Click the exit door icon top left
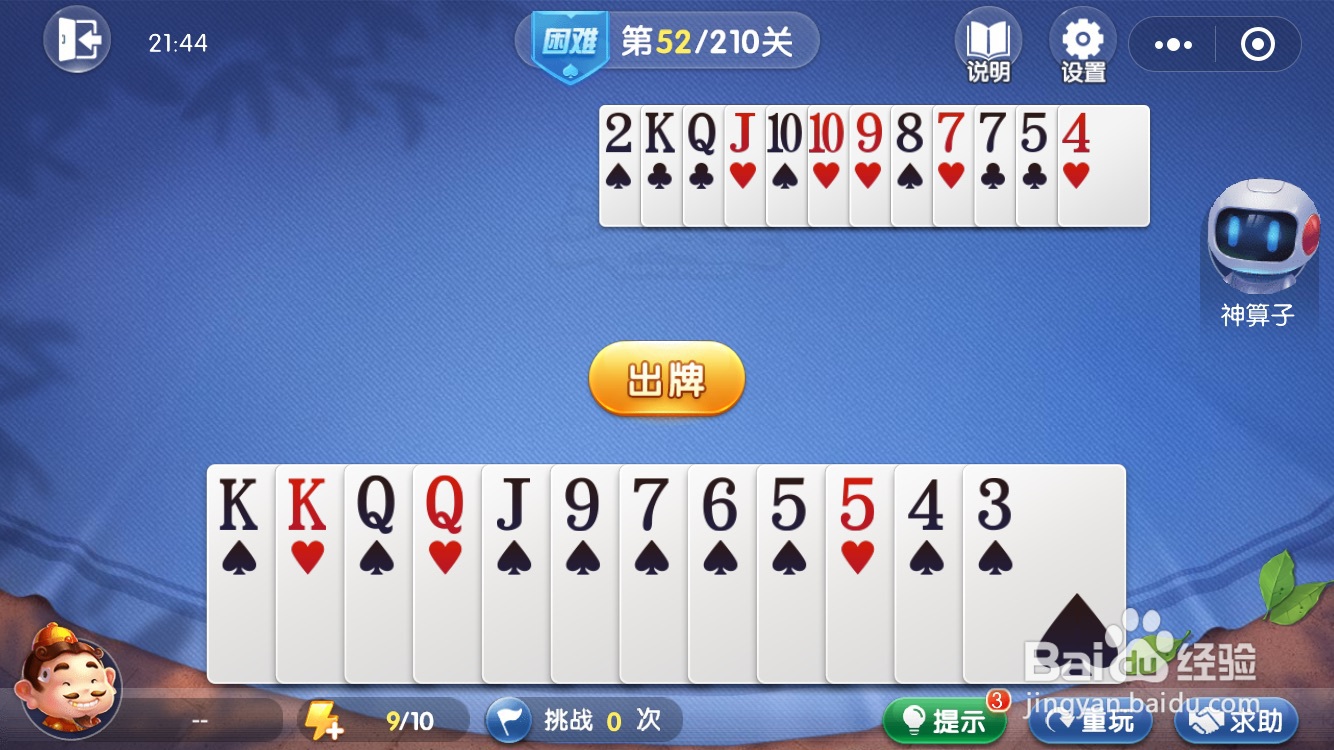Viewport: 1334px width, 750px height. coord(77,40)
